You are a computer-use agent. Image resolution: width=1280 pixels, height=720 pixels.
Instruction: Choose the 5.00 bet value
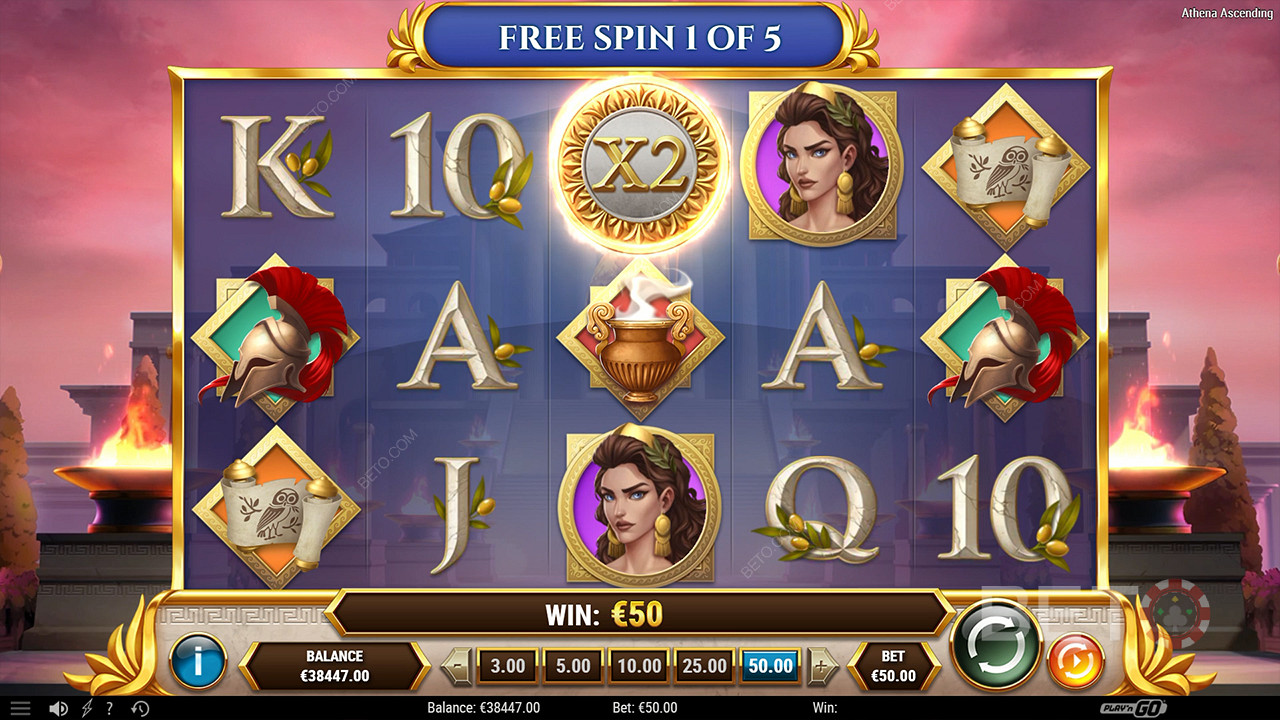(x=573, y=665)
